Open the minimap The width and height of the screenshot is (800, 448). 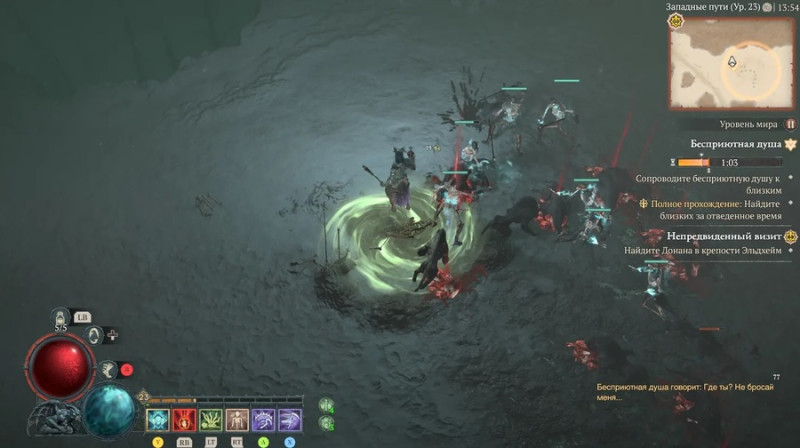pyautogui.click(x=732, y=63)
